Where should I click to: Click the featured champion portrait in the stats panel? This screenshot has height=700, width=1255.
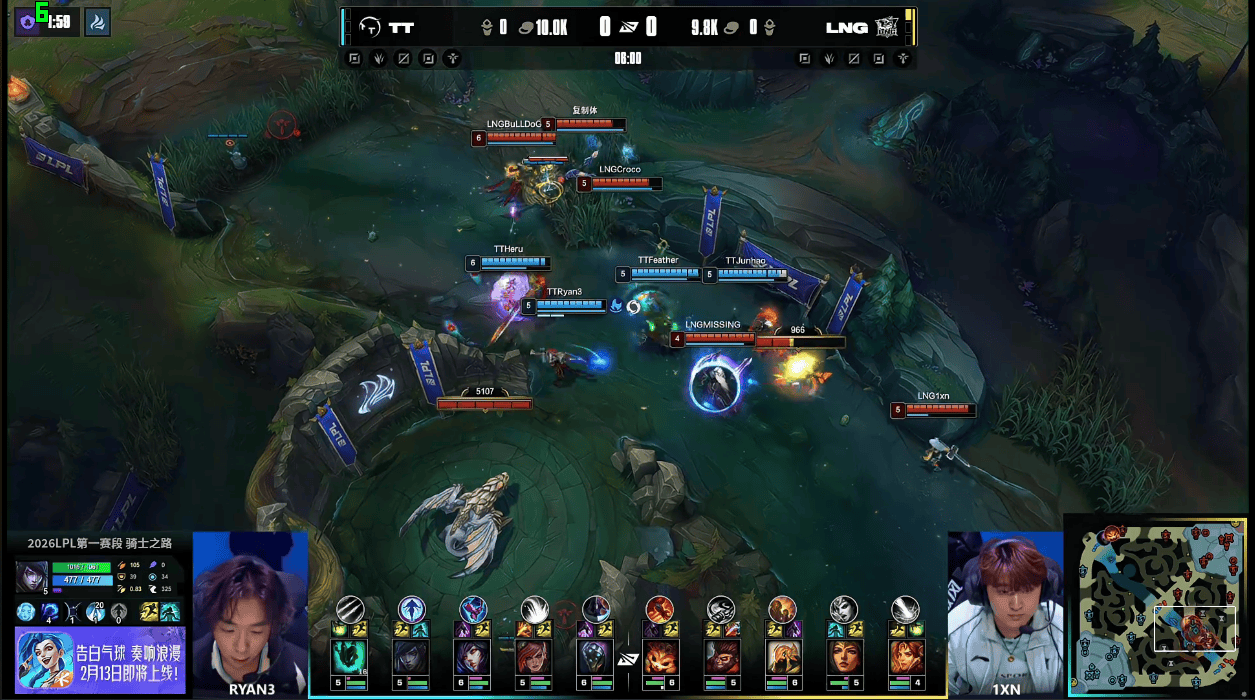tap(30, 577)
